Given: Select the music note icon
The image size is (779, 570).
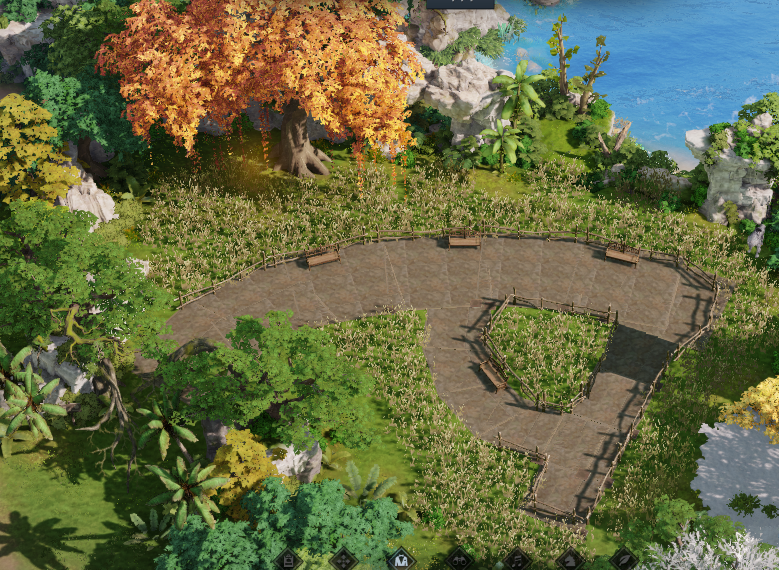Looking at the screenshot, I should pos(516,561).
